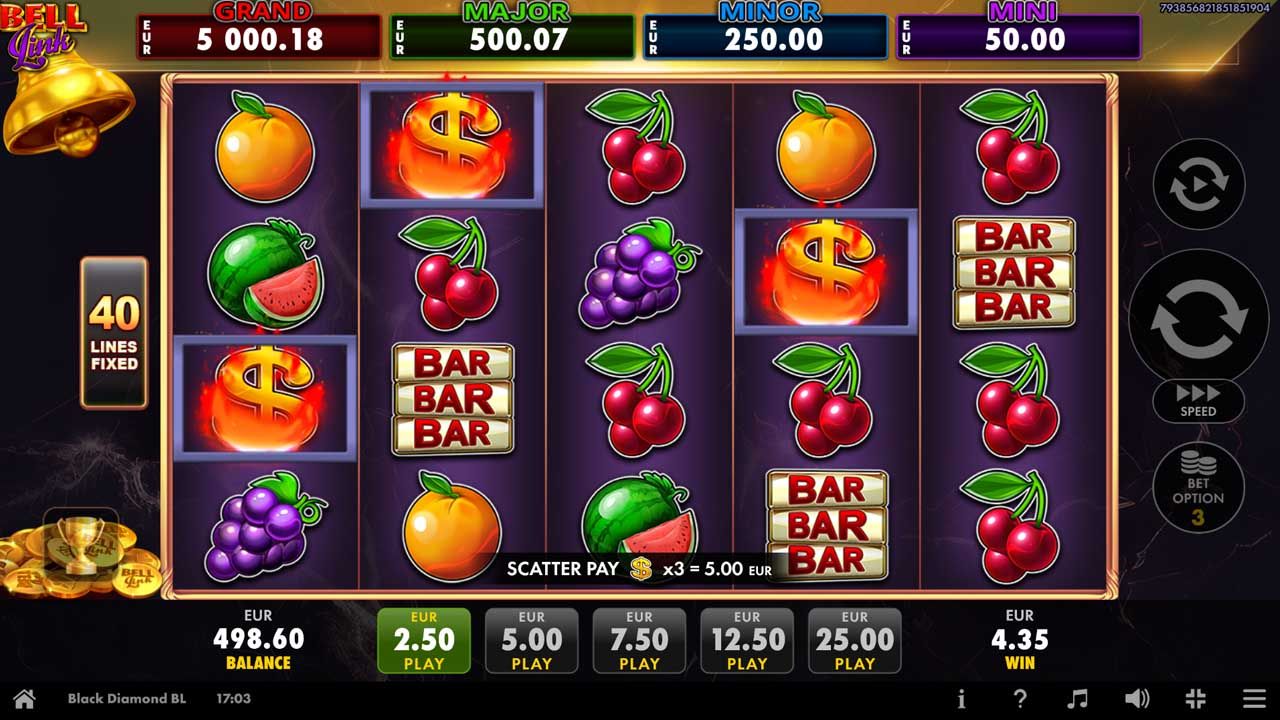This screenshot has width=1280, height=720.
Task: Mute the sound speaker icon
Action: [1136, 699]
